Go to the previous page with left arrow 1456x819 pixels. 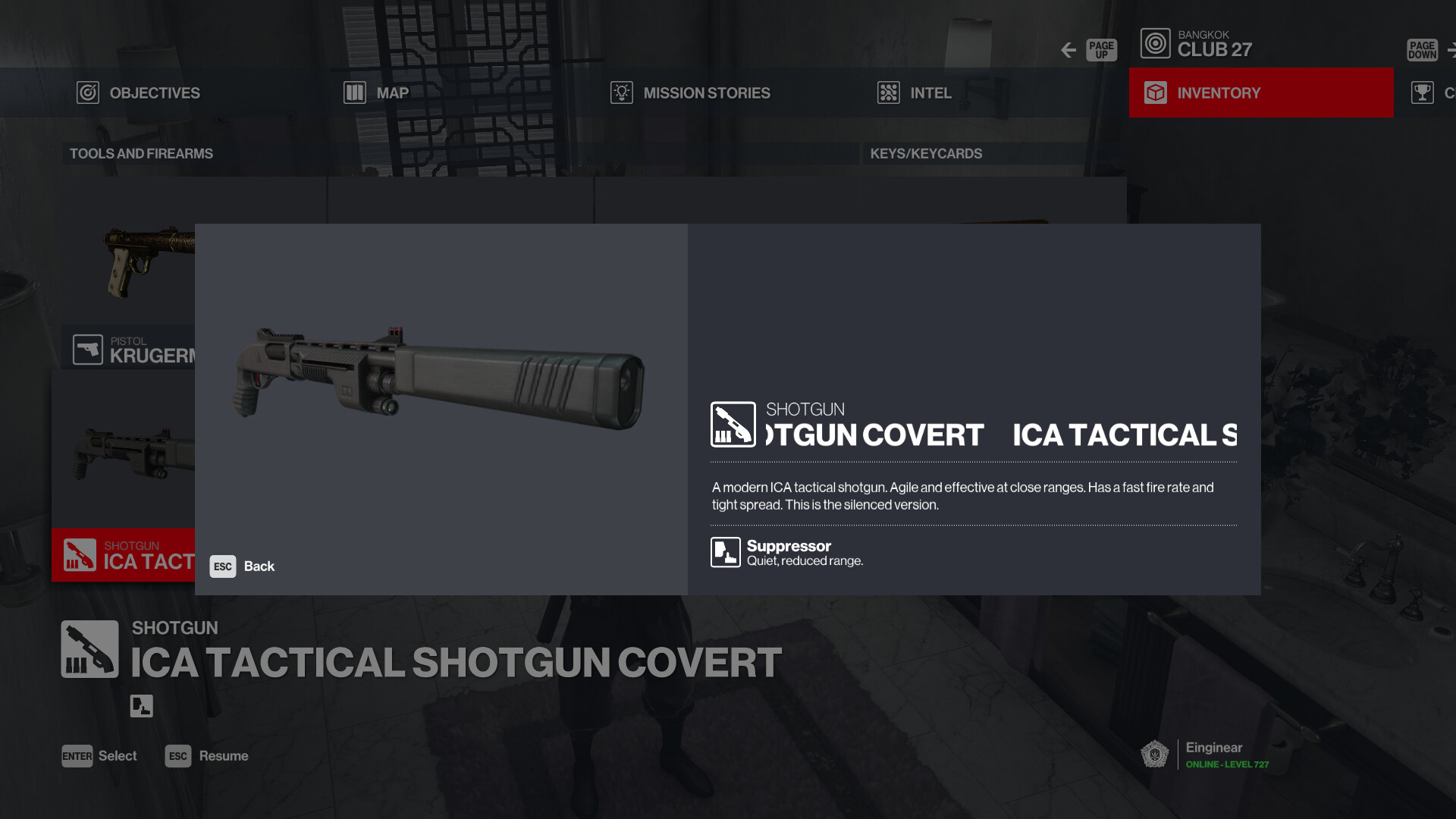coord(1069,50)
